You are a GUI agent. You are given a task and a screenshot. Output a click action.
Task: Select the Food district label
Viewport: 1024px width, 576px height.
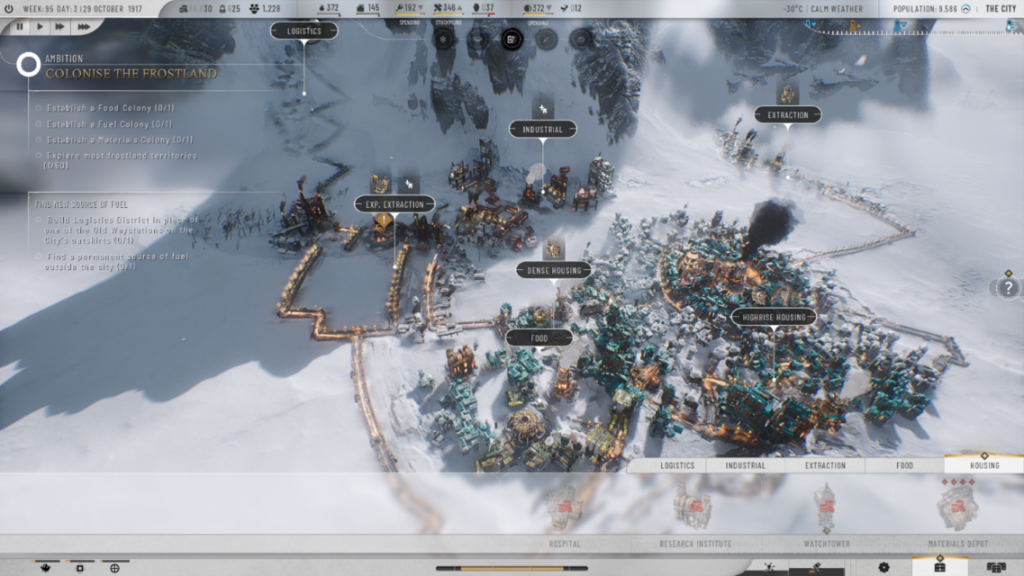tap(539, 338)
